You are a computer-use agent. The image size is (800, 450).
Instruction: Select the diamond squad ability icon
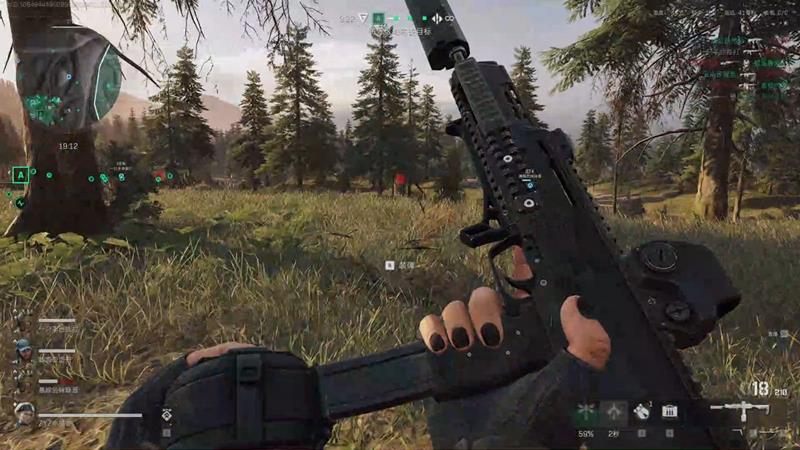[167, 414]
